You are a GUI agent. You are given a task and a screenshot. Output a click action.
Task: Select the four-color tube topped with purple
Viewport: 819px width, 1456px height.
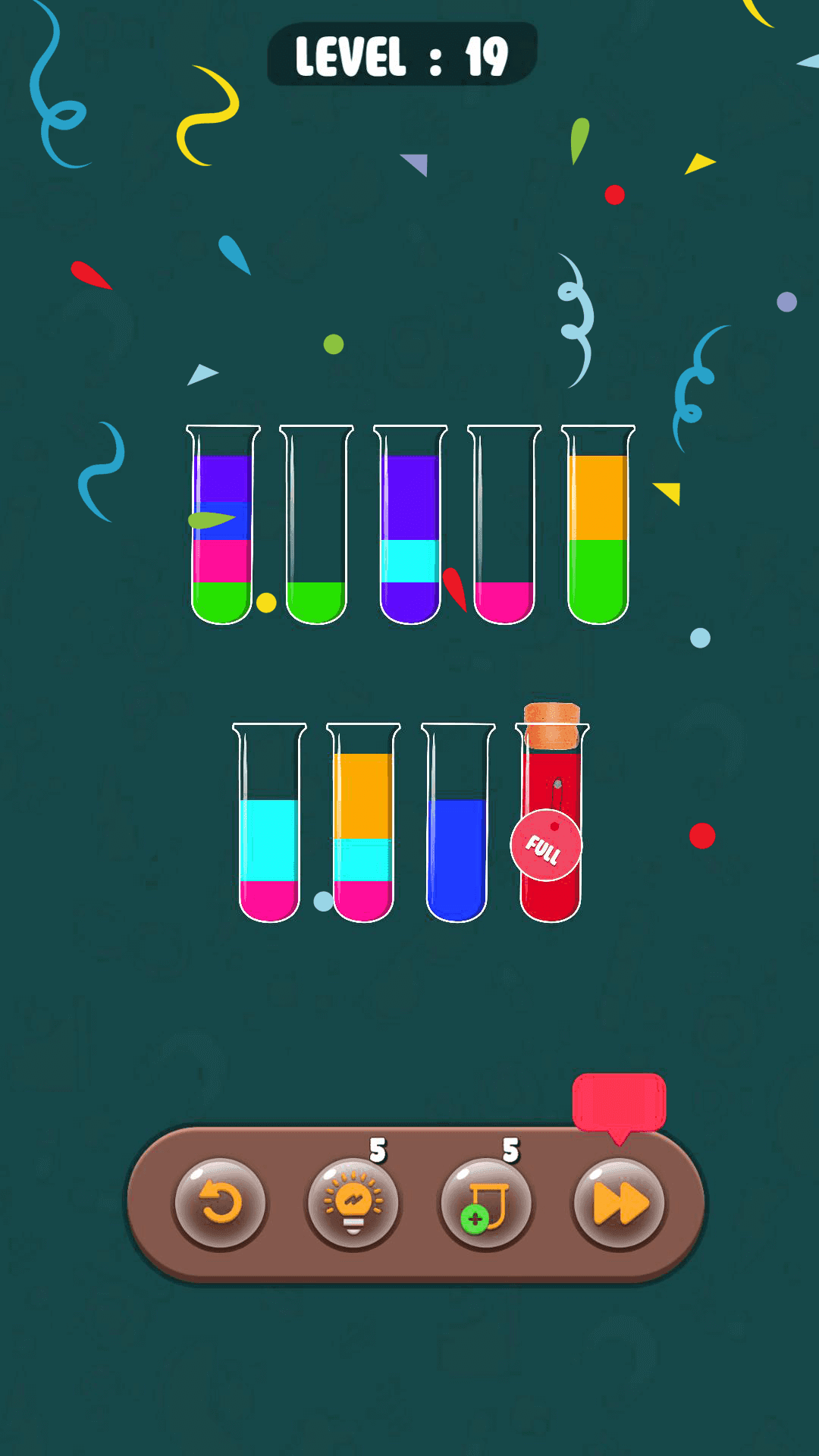tap(222, 525)
